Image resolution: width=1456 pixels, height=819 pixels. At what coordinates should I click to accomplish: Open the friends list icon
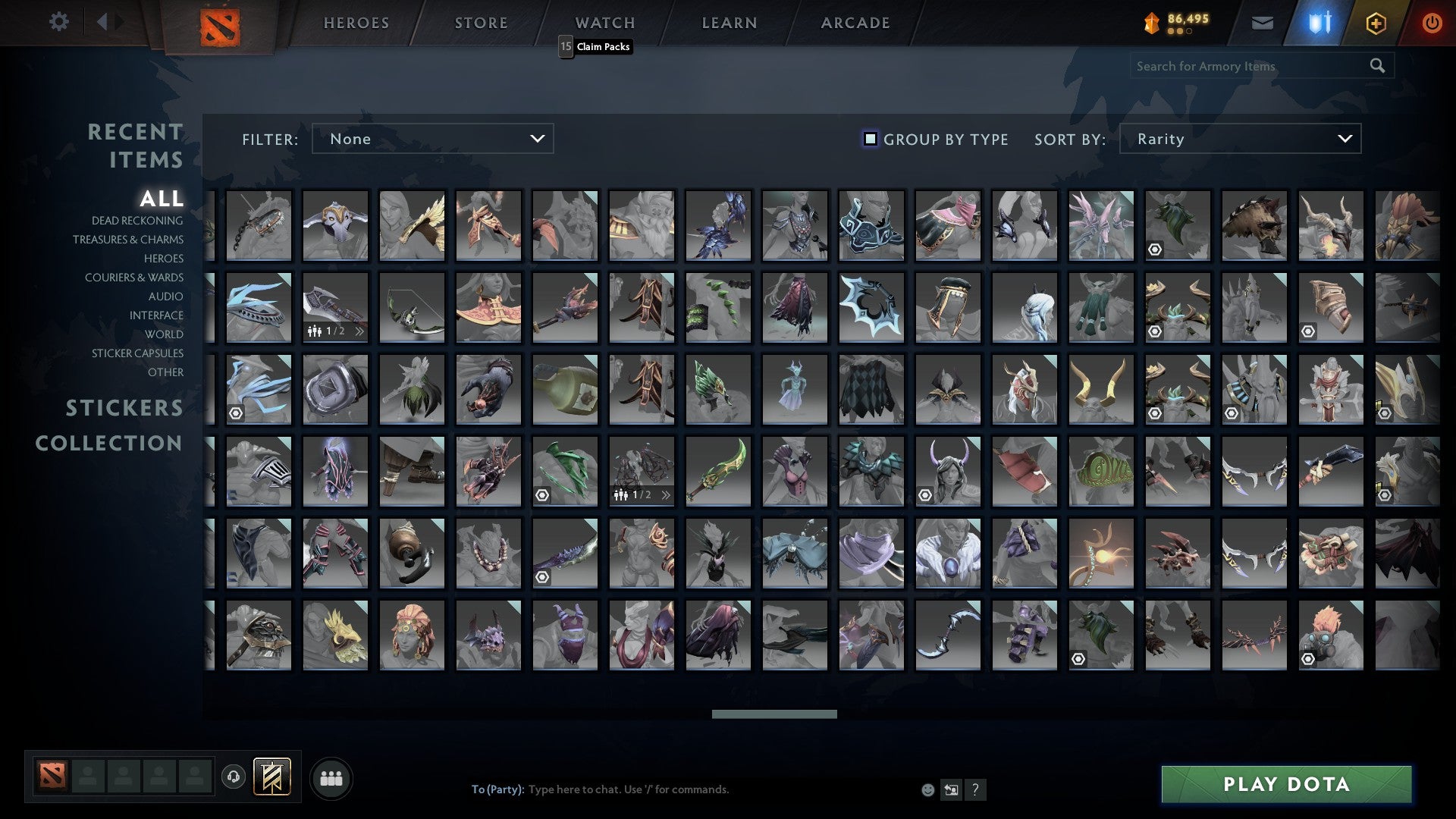pos(331,777)
